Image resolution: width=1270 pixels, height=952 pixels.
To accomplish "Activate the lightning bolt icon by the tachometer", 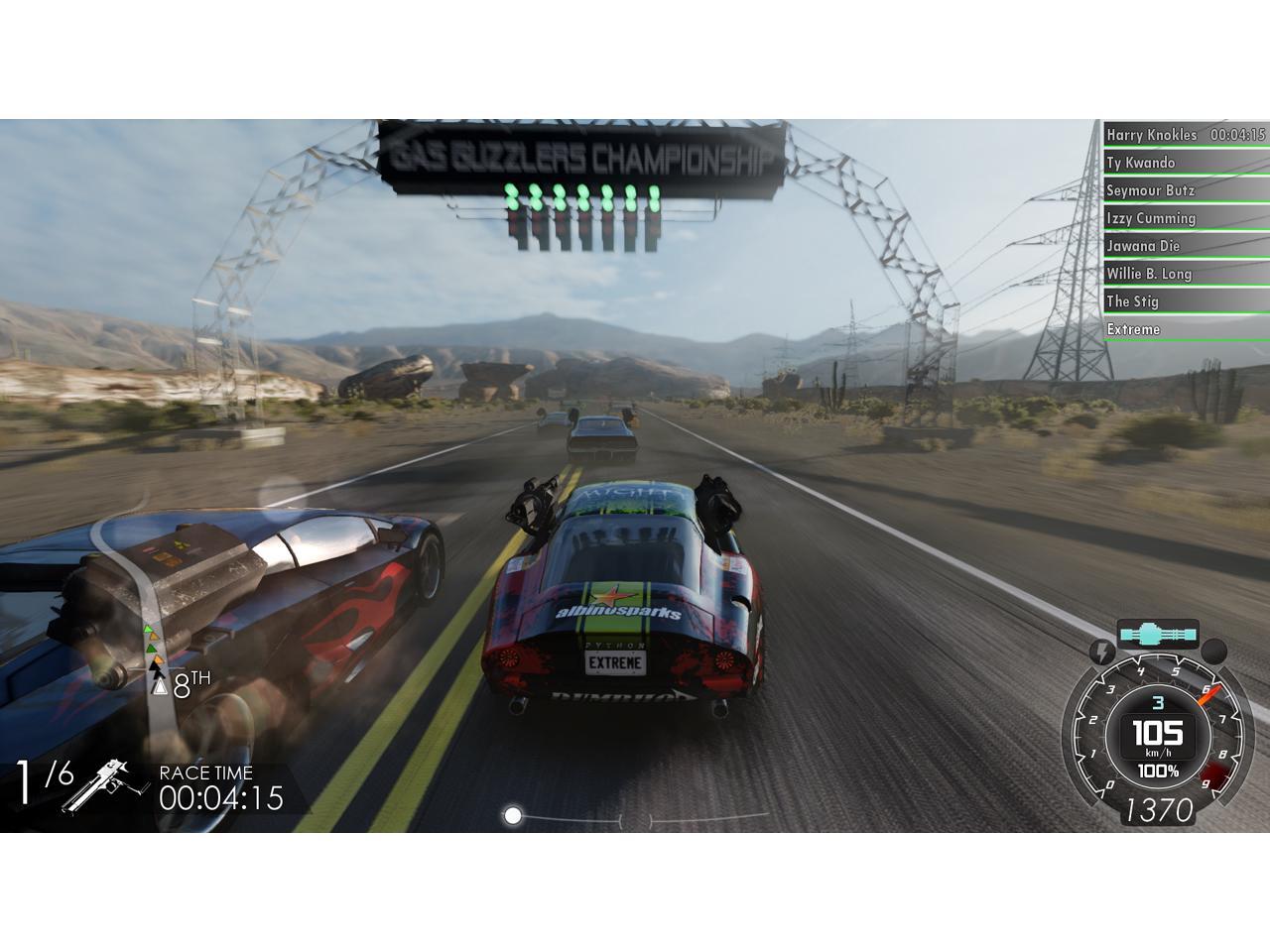I will click(x=1101, y=652).
